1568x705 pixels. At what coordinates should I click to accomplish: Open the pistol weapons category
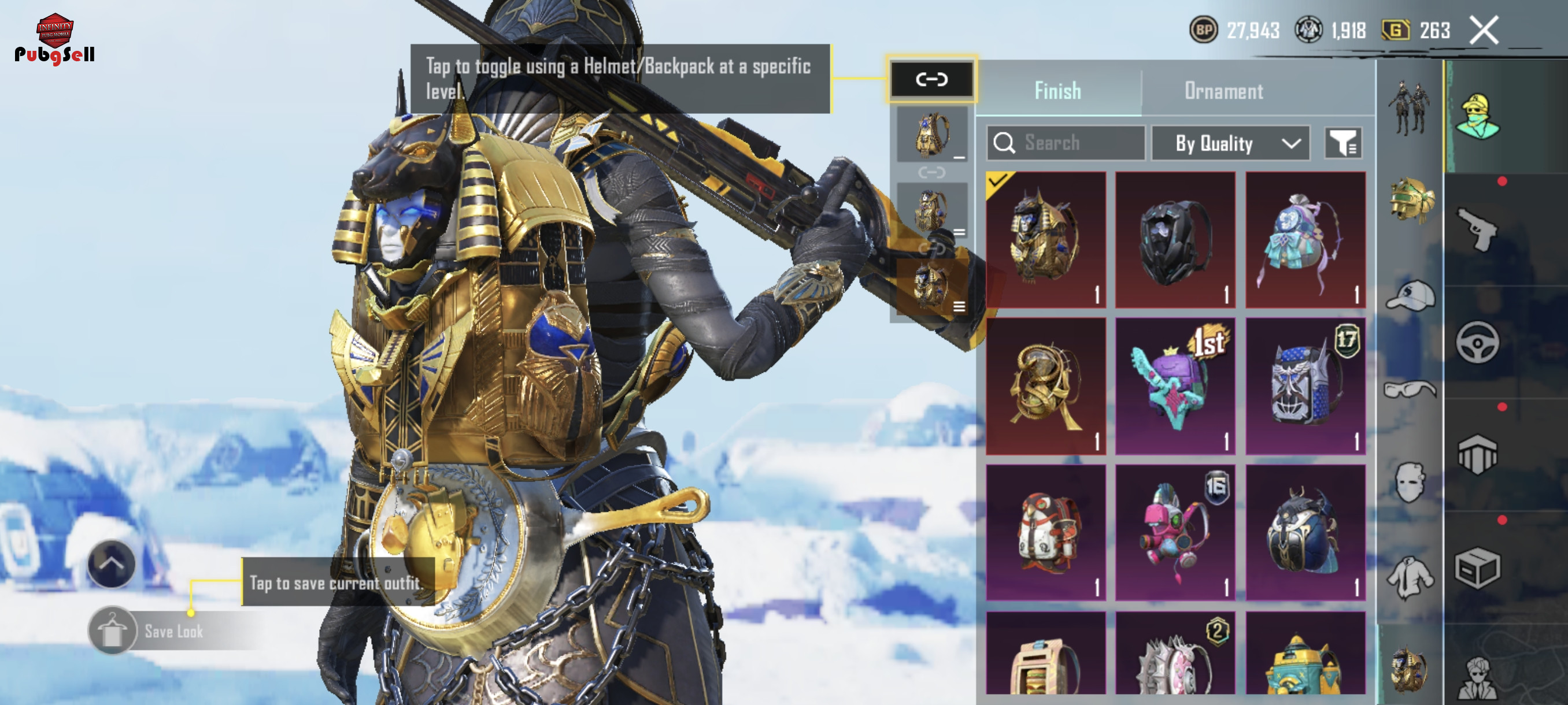tap(1477, 229)
